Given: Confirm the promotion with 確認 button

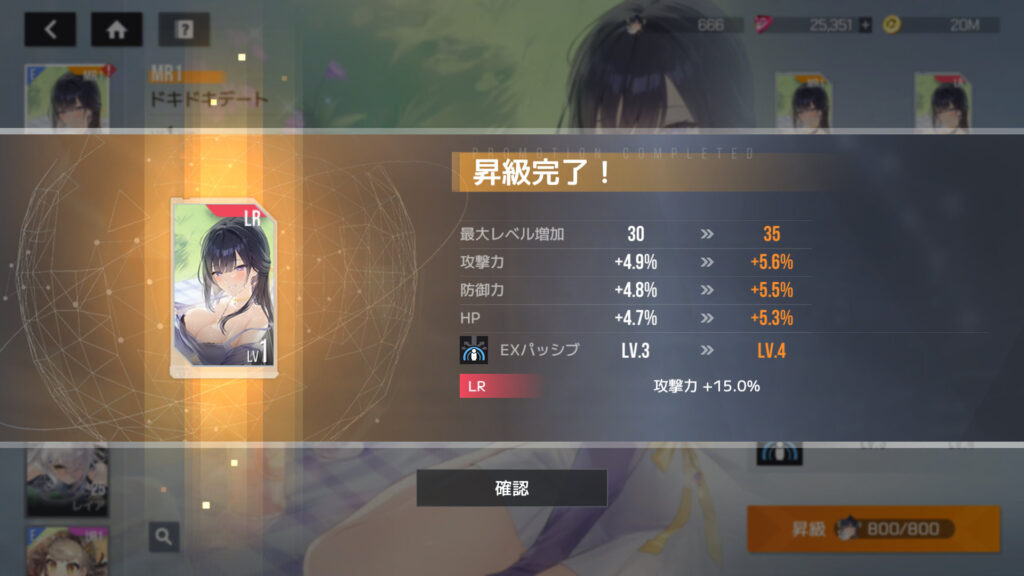Looking at the screenshot, I should (x=511, y=488).
